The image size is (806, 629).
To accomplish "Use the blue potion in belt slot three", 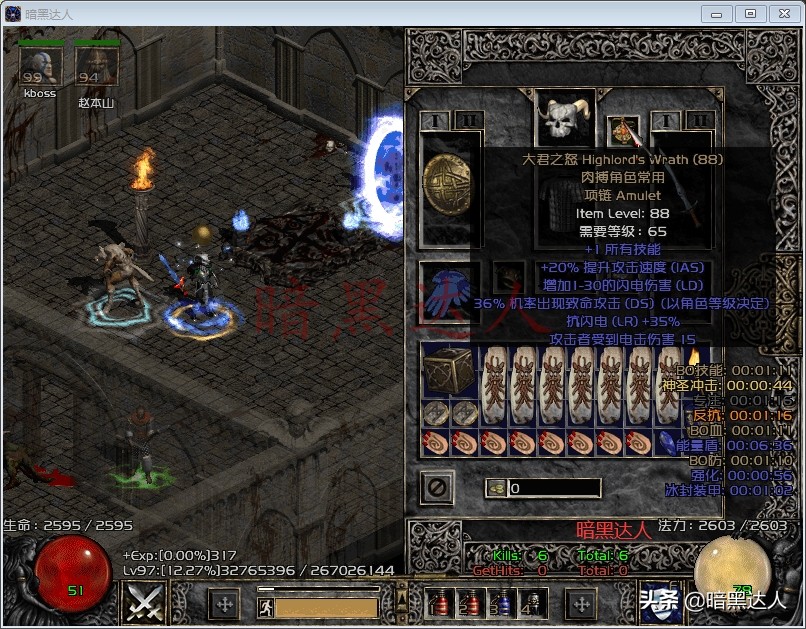I will tap(503, 604).
